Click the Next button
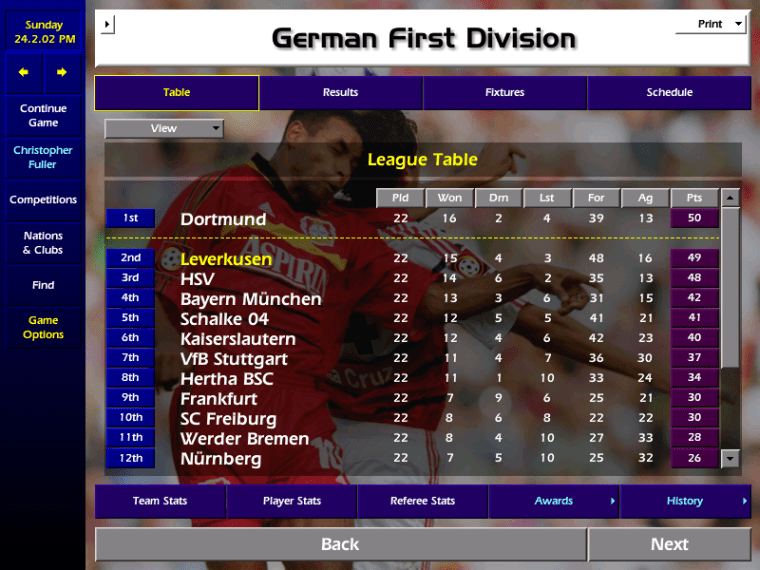 point(669,544)
